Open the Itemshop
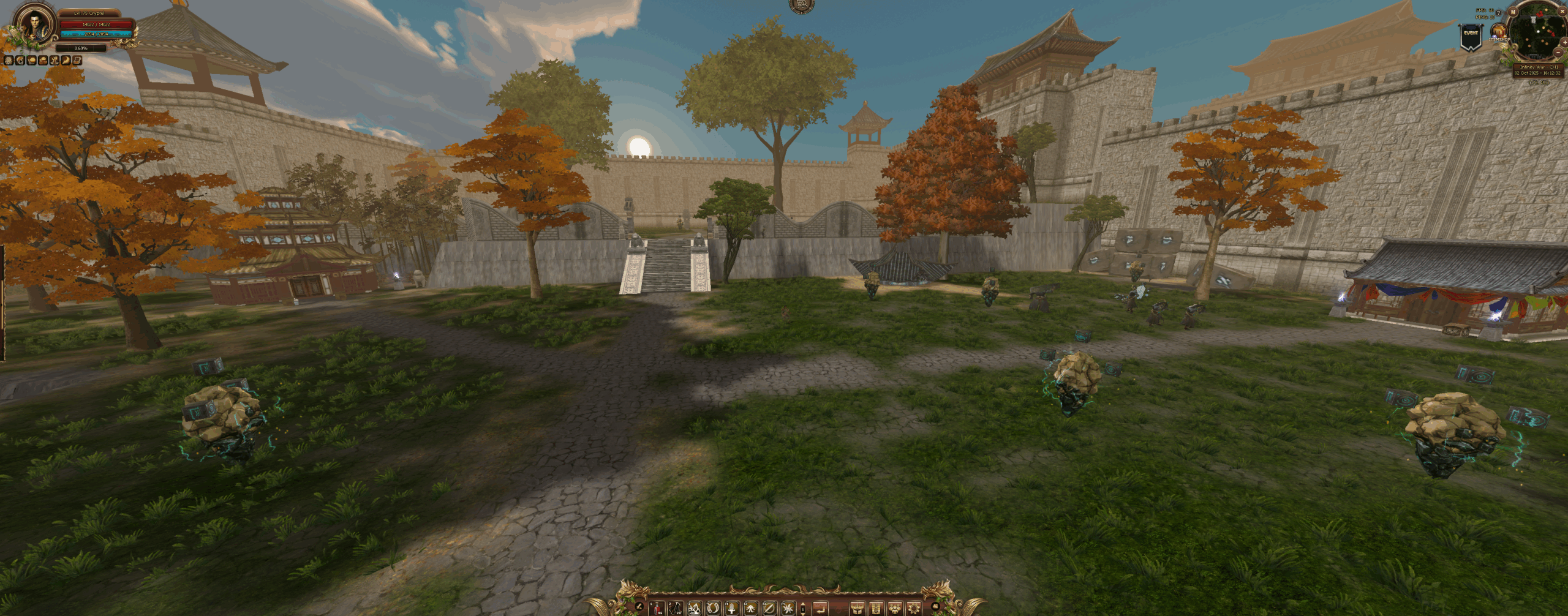The height and width of the screenshot is (616, 1568). click(1499, 32)
